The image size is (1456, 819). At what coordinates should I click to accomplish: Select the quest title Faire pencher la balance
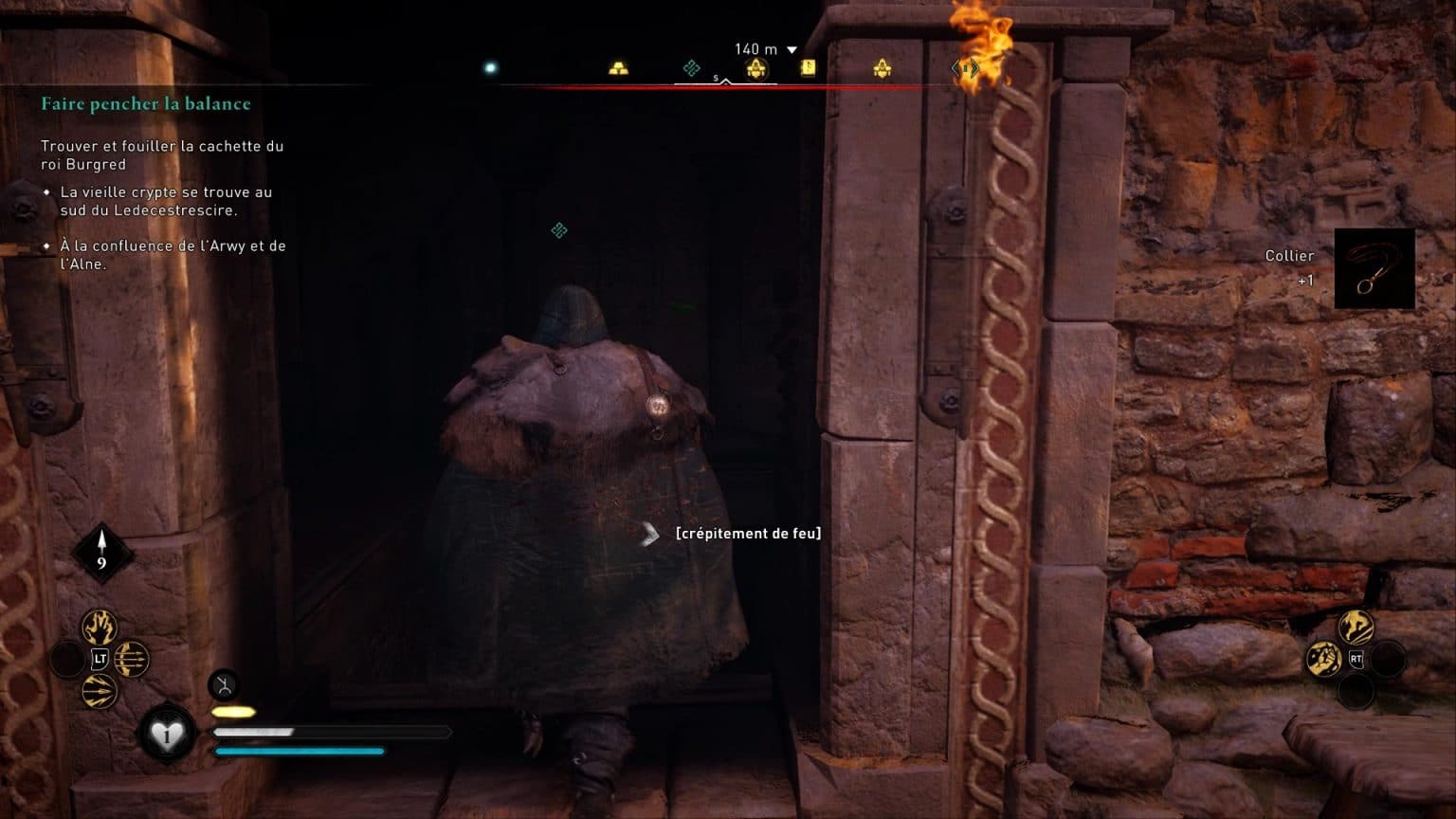click(145, 103)
